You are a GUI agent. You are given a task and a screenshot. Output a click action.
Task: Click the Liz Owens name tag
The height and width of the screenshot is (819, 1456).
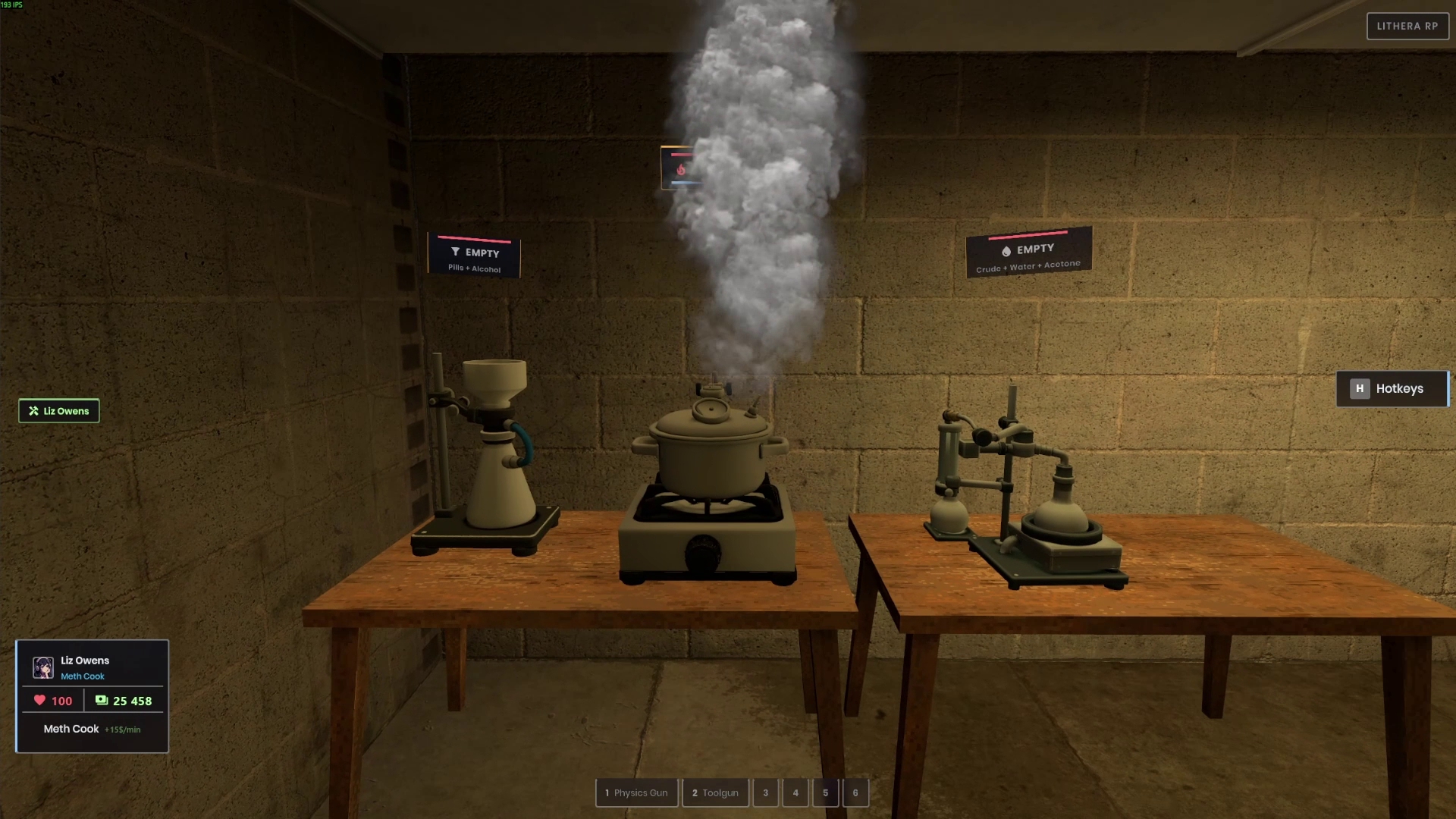(59, 411)
